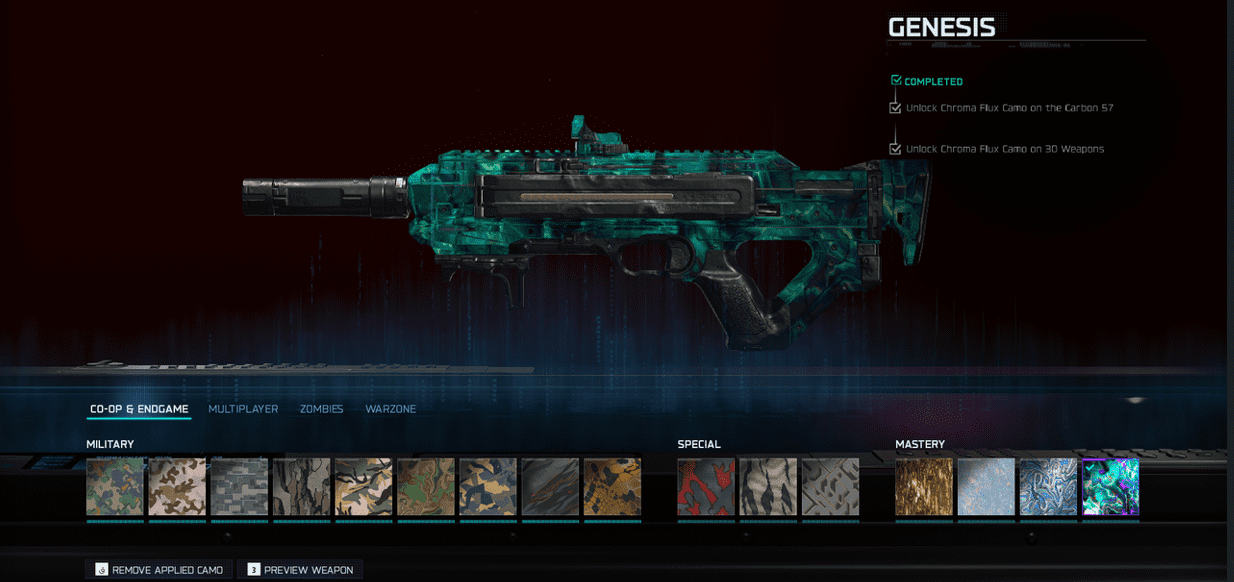Choose the pale blue speckled mastery camo
This screenshot has height=582, width=1234.
[986, 487]
